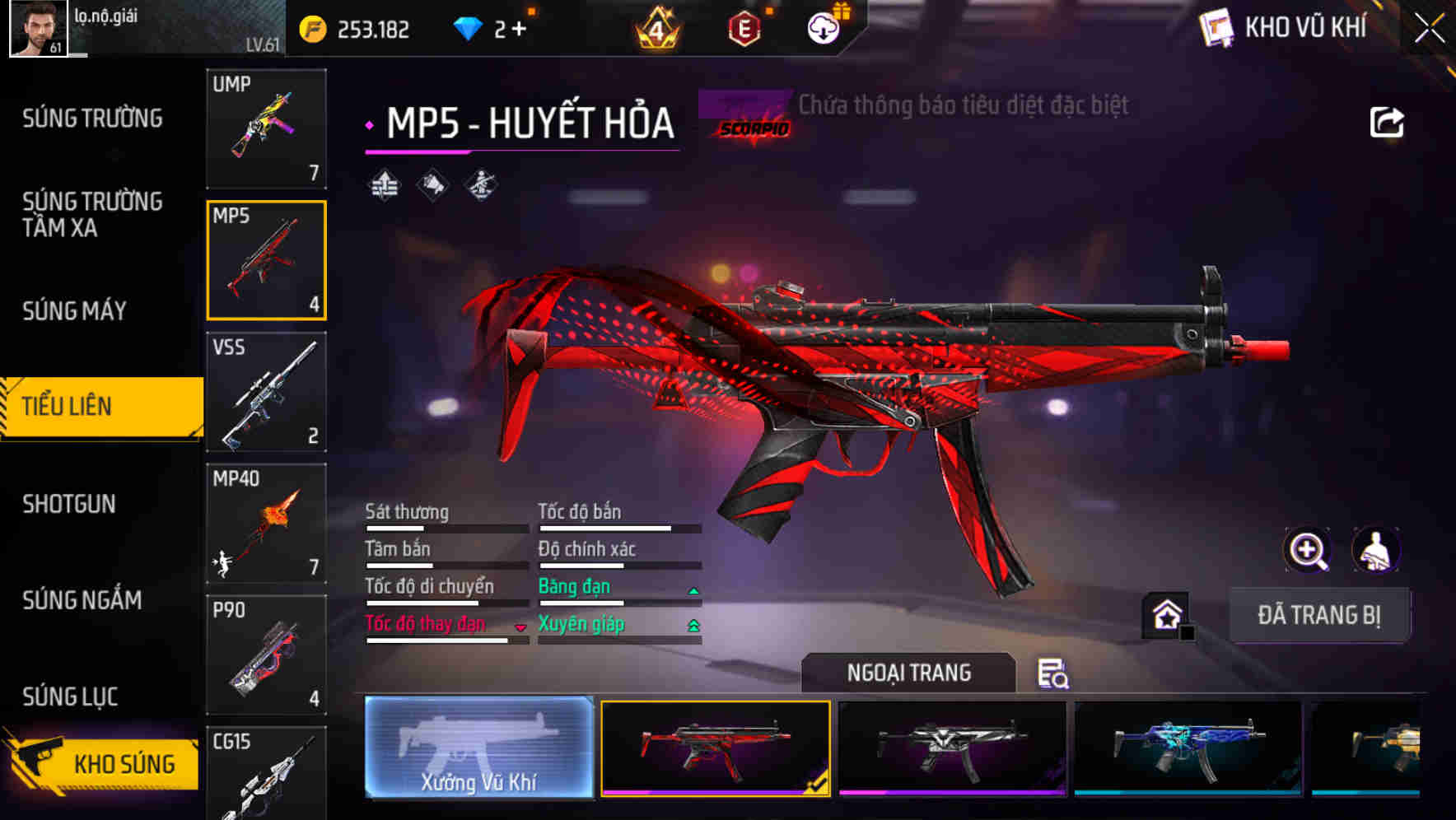Expand the Băng đạn stat arrow
The height and width of the screenshot is (820, 1456).
(692, 589)
